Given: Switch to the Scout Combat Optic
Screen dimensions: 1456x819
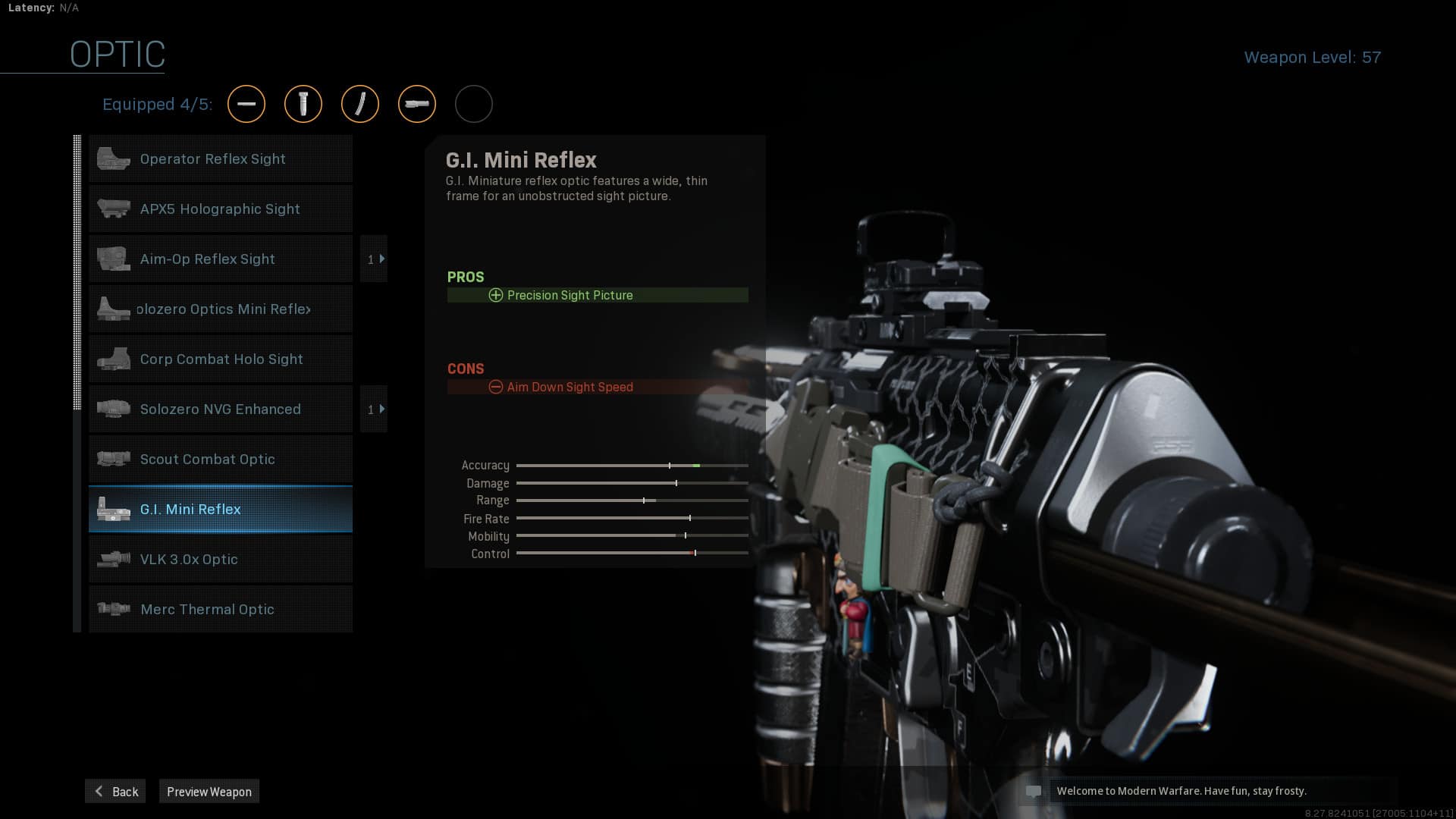Looking at the screenshot, I should pos(221,459).
